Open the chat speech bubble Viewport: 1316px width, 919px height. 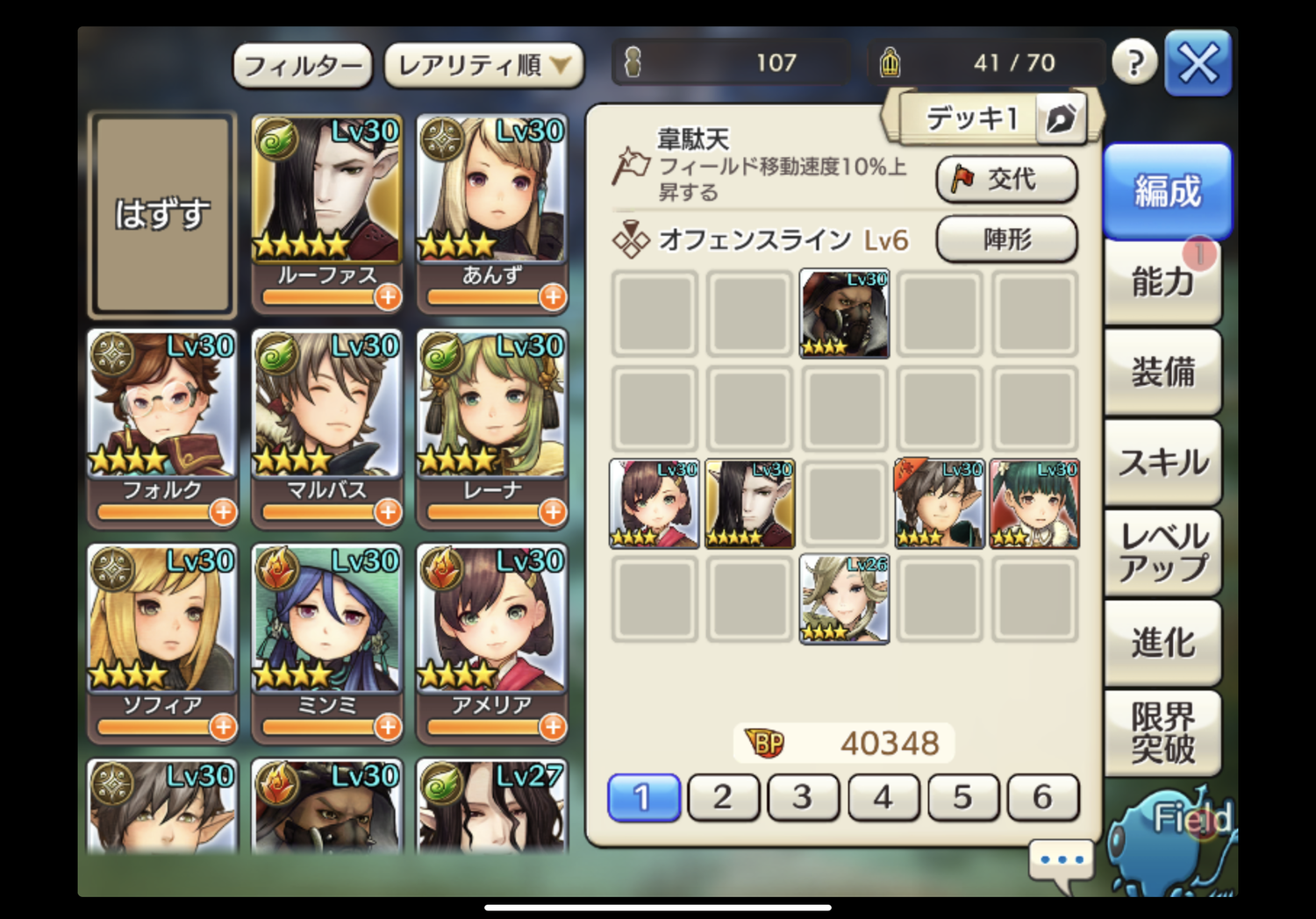click(1062, 860)
